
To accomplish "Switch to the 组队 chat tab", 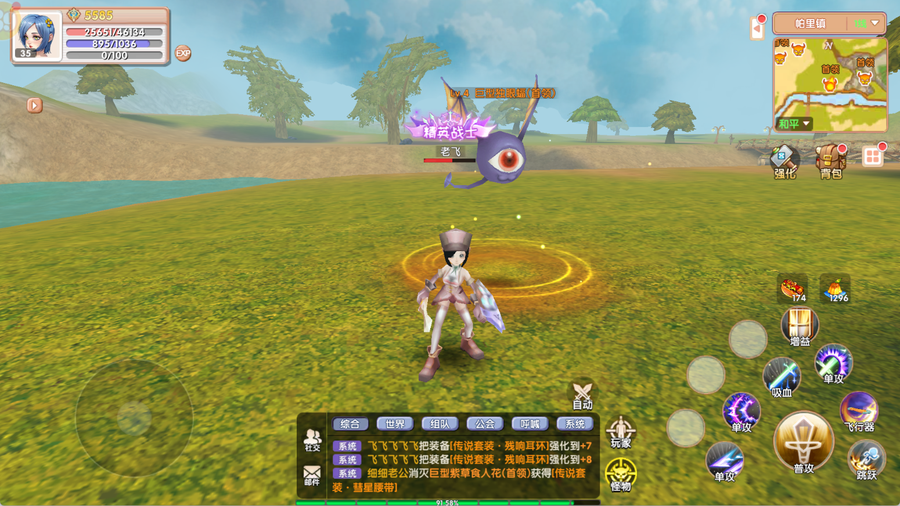I will point(441,424).
